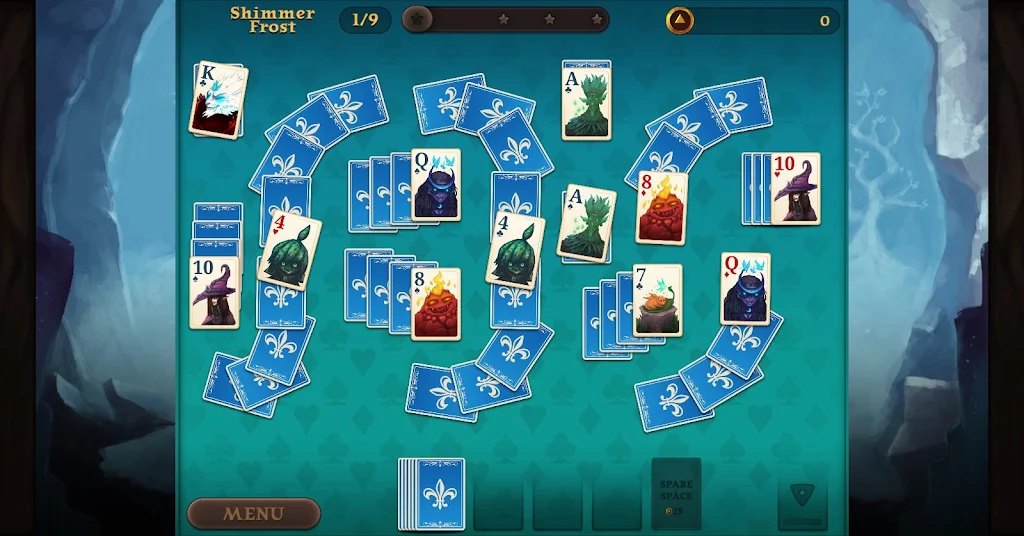
Task: Select the 10 of hearts witch card
Action: click(x=796, y=188)
